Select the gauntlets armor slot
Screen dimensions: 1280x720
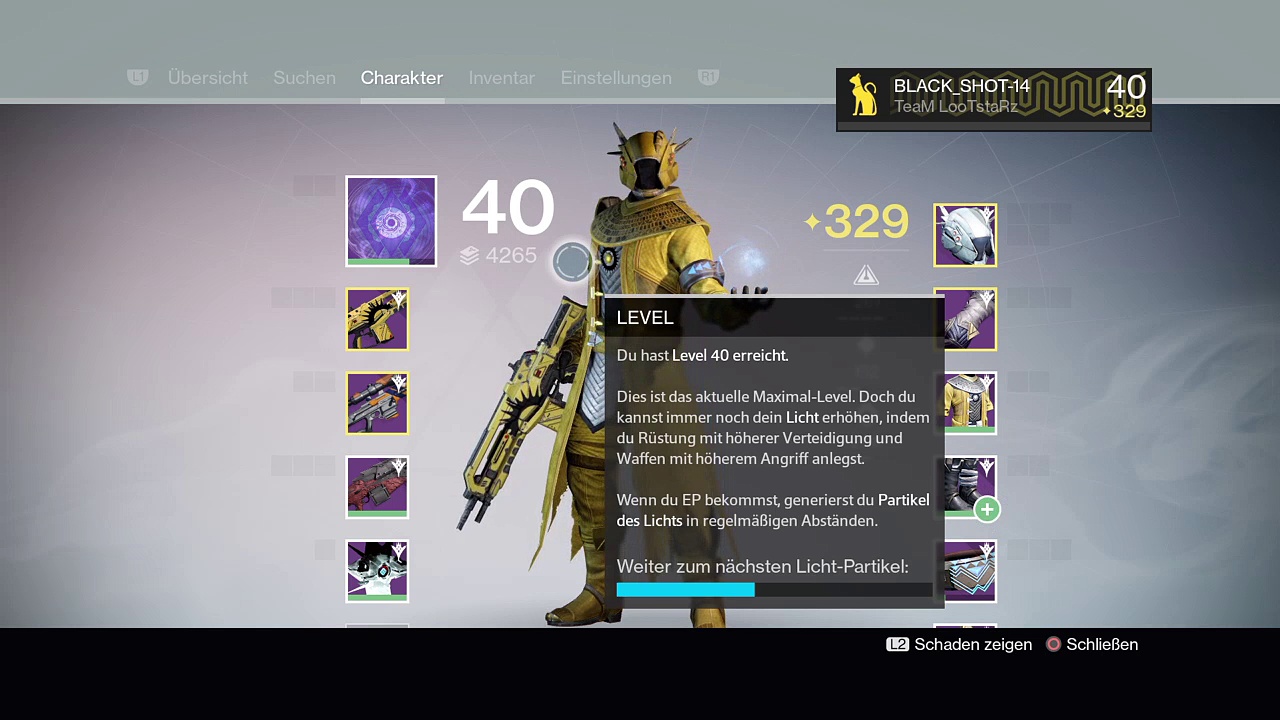(x=965, y=319)
